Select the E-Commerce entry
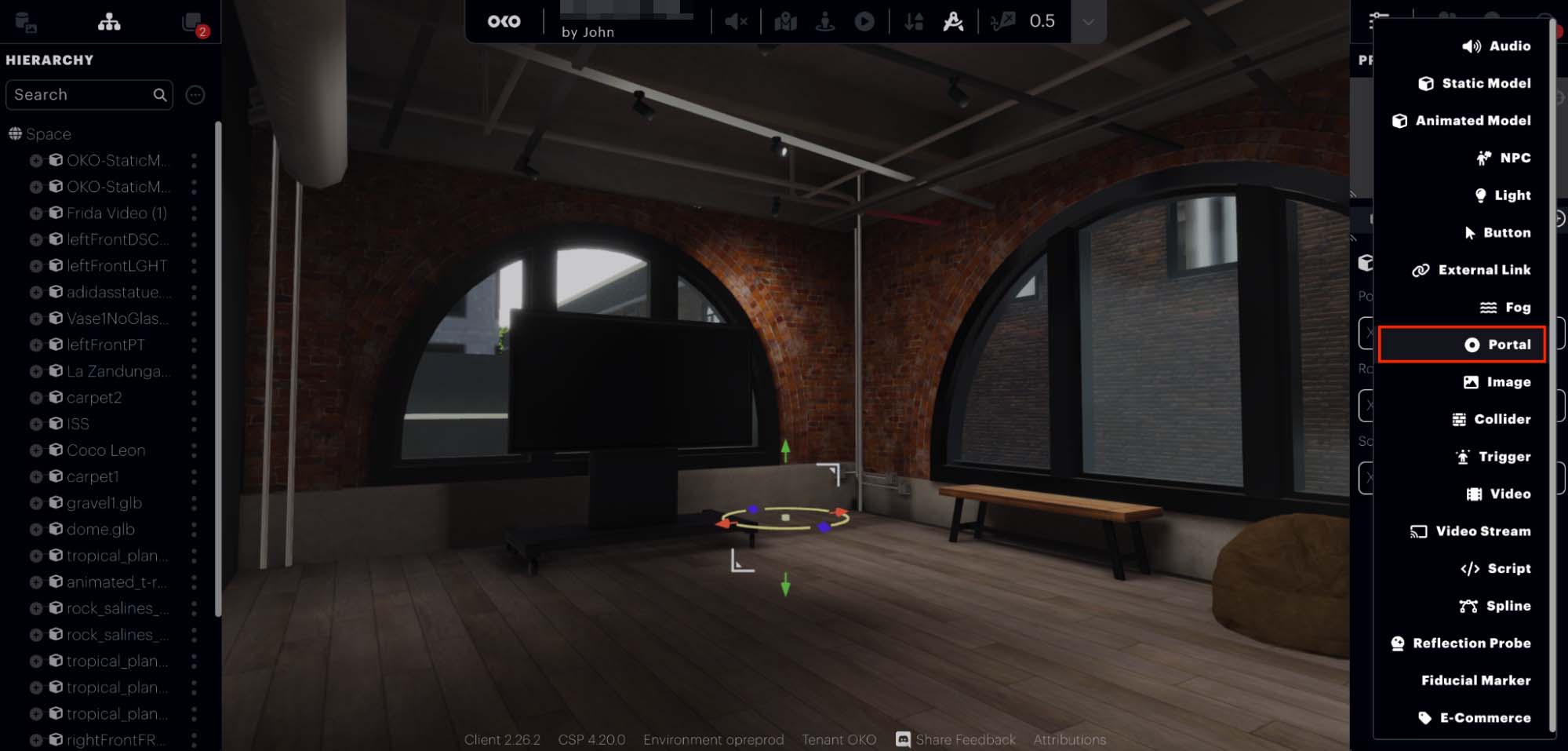Viewport: 1568px width, 751px height. coord(1475,718)
